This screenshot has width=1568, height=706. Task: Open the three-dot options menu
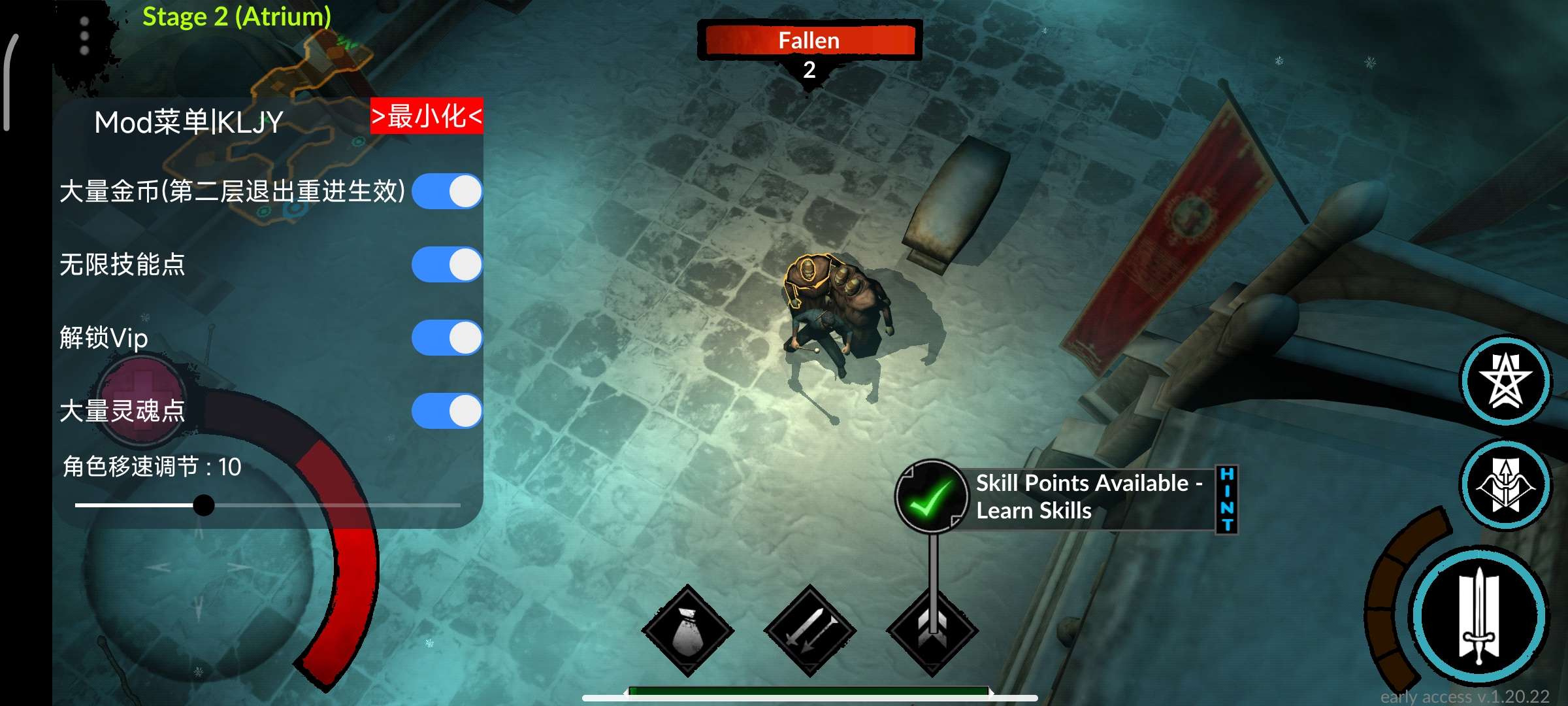84,36
